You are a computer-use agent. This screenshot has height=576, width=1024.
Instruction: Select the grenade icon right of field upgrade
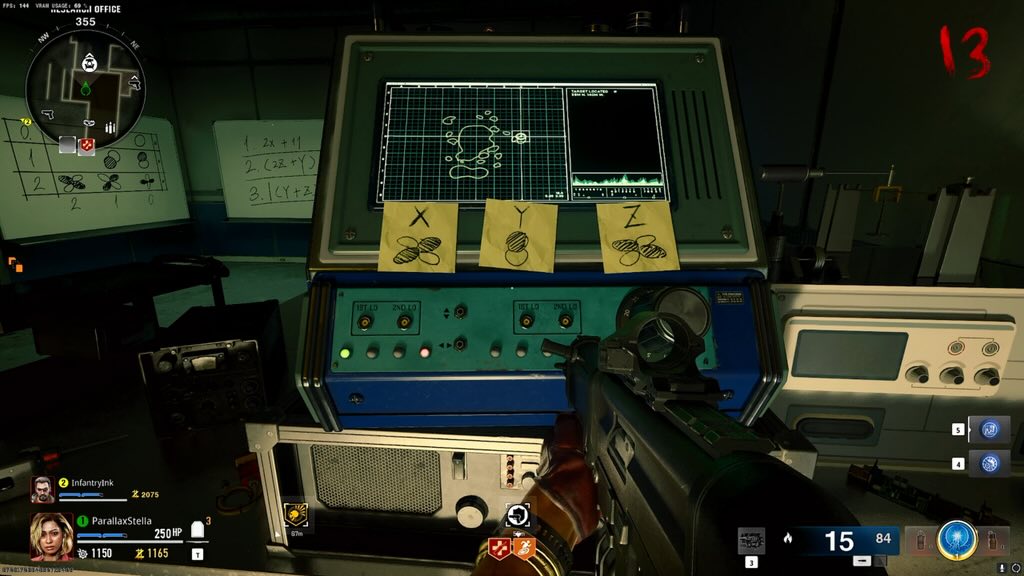click(x=994, y=542)
